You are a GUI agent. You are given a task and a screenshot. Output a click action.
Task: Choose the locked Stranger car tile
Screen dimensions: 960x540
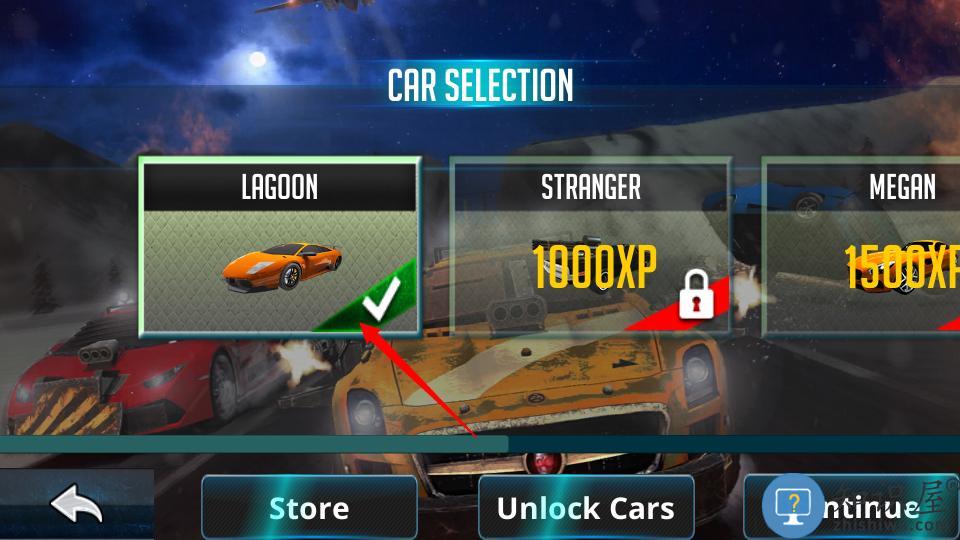(591, 247)
